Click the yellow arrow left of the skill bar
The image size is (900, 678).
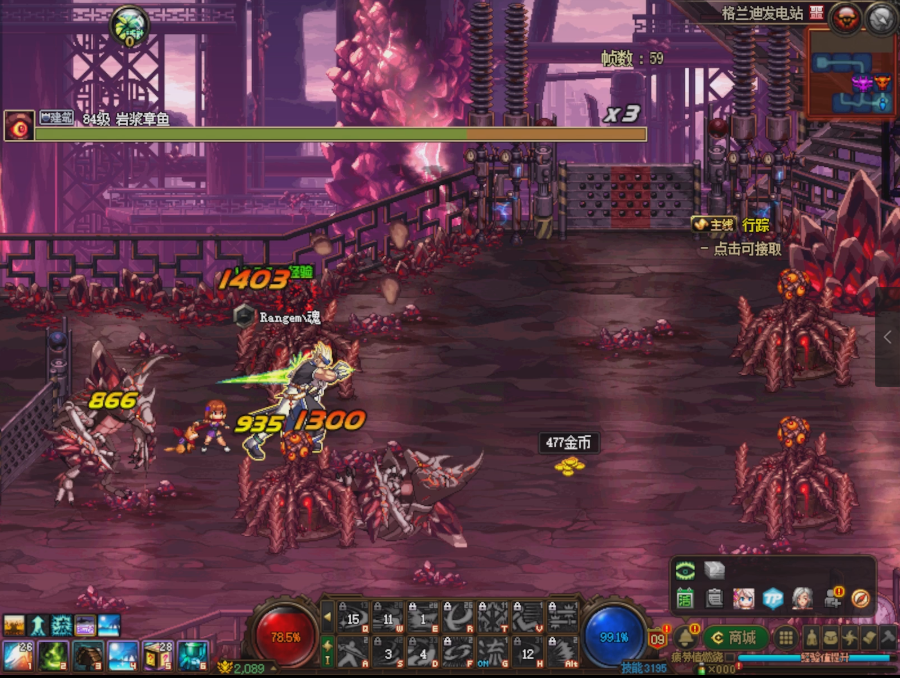point(326,616)
